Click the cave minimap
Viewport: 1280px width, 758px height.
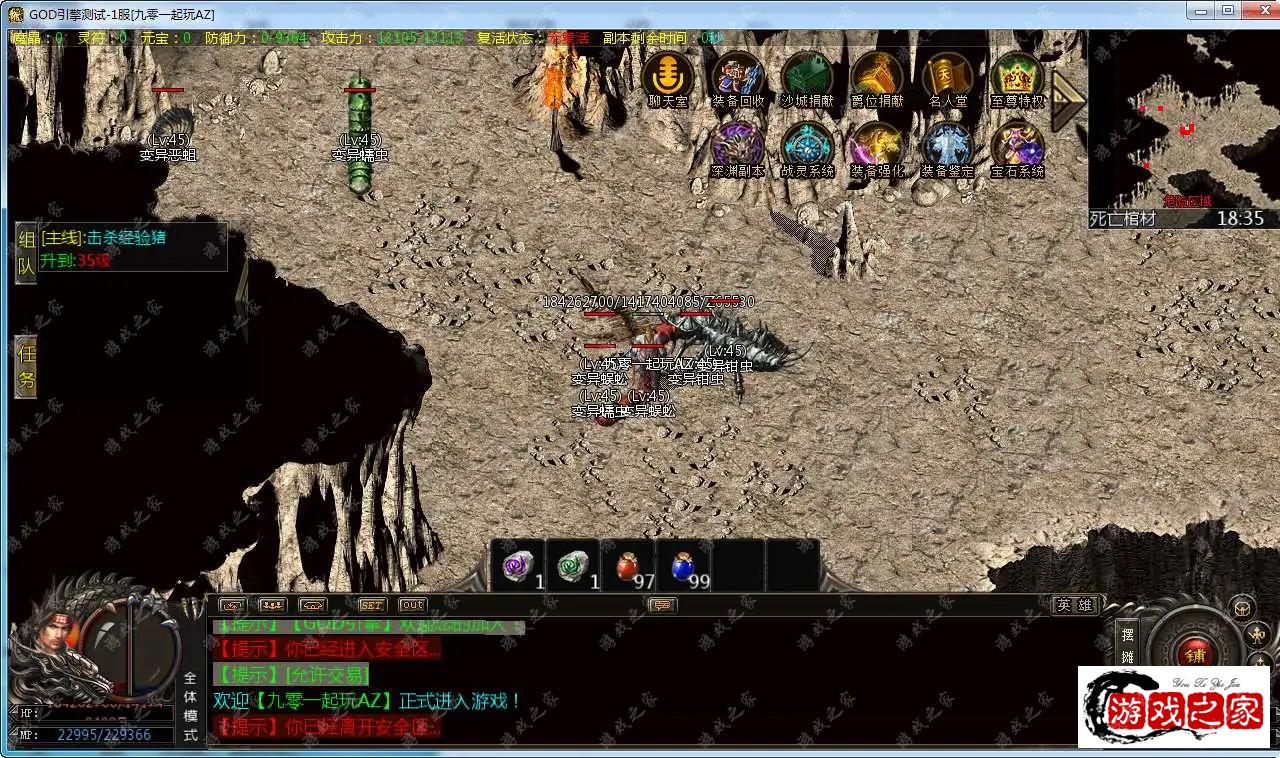tap(1183, 118)
